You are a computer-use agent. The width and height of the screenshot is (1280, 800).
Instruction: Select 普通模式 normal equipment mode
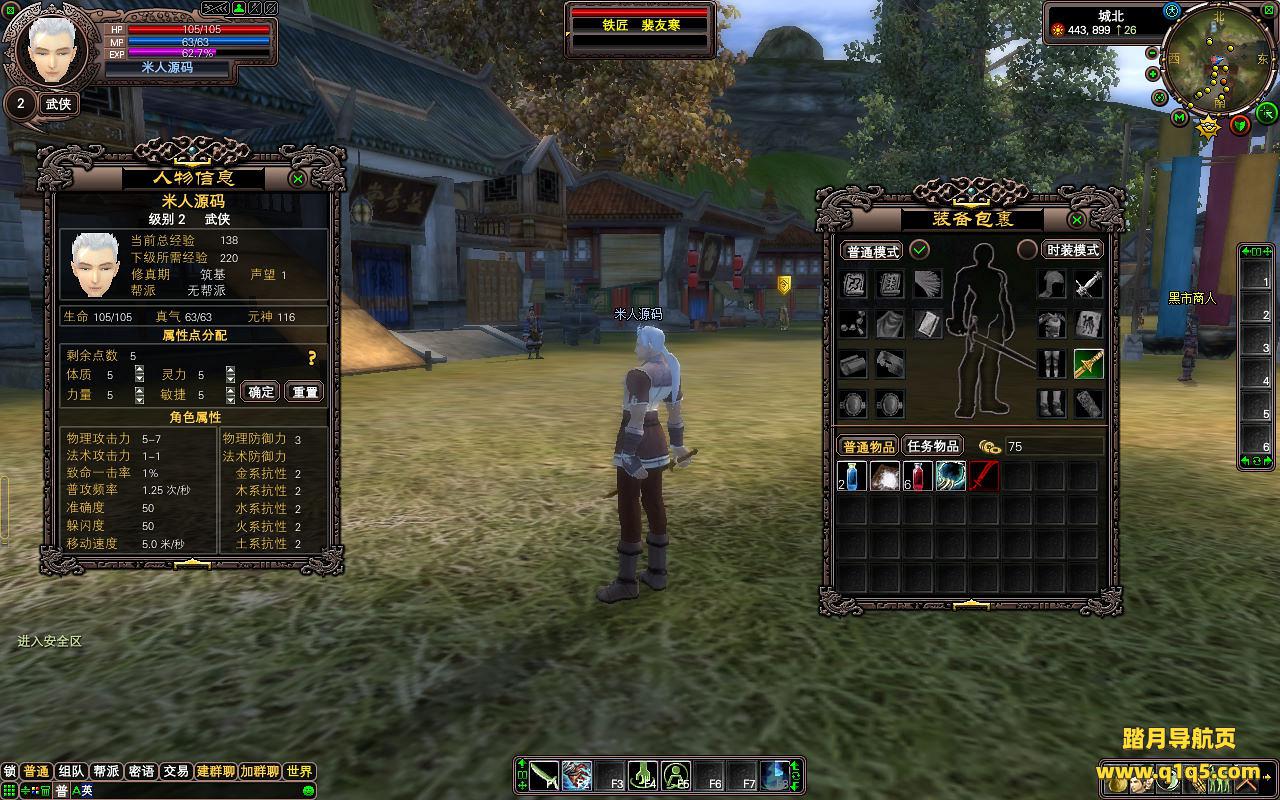[x=872, y=251]
